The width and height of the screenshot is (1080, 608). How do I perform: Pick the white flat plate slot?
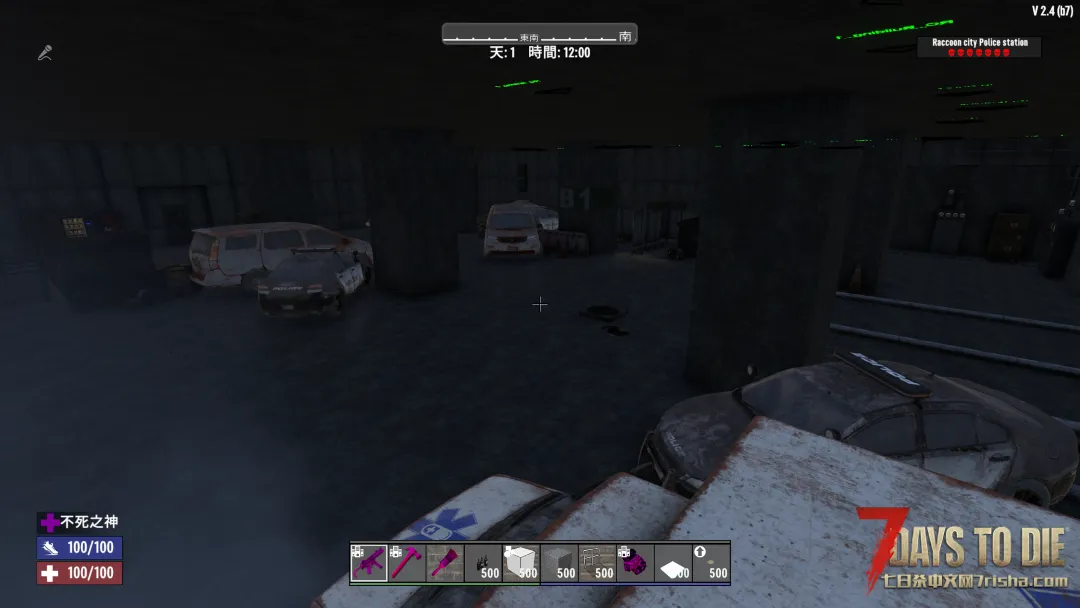(x=673, y=563)
